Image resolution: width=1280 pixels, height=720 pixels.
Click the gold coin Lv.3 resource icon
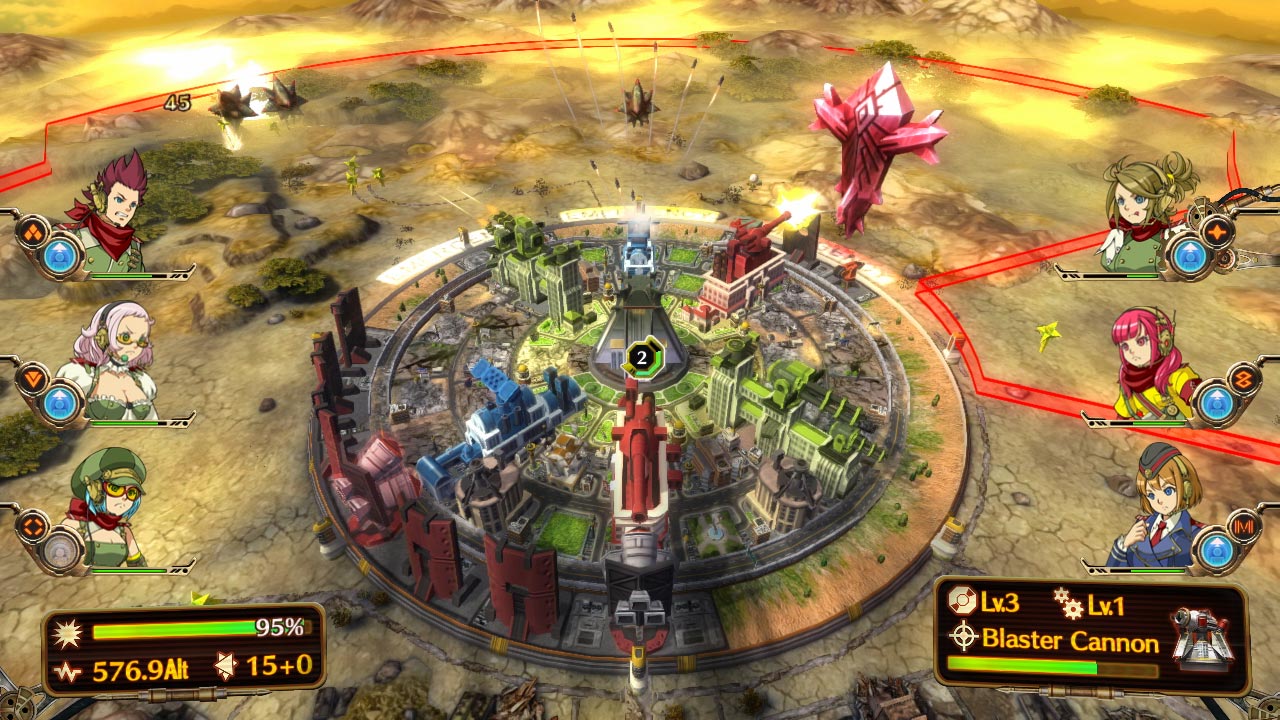tap(961, 602)
